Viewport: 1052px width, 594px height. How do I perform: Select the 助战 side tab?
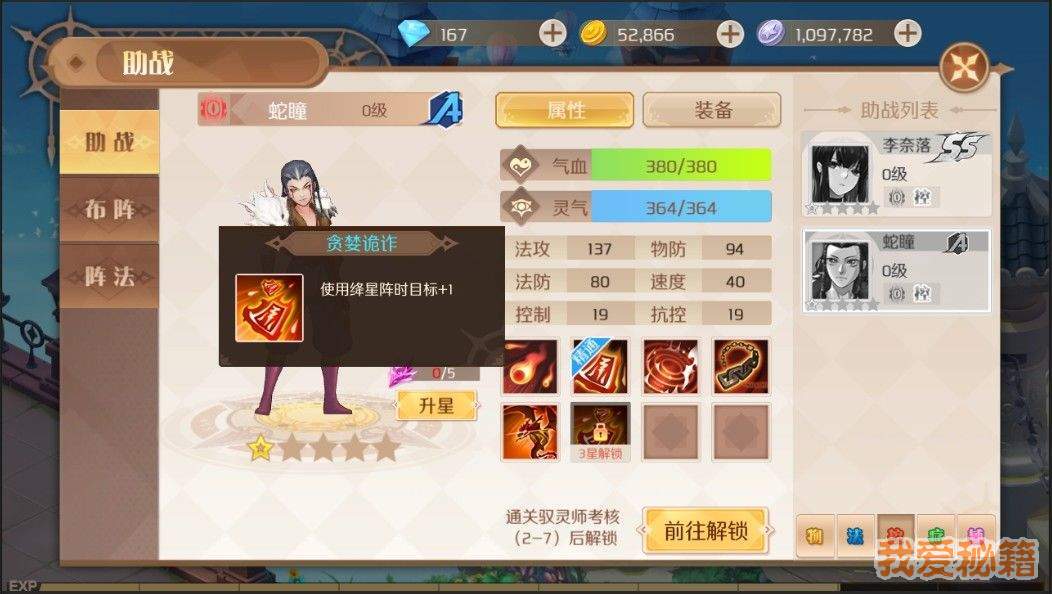tap(109, 141)
